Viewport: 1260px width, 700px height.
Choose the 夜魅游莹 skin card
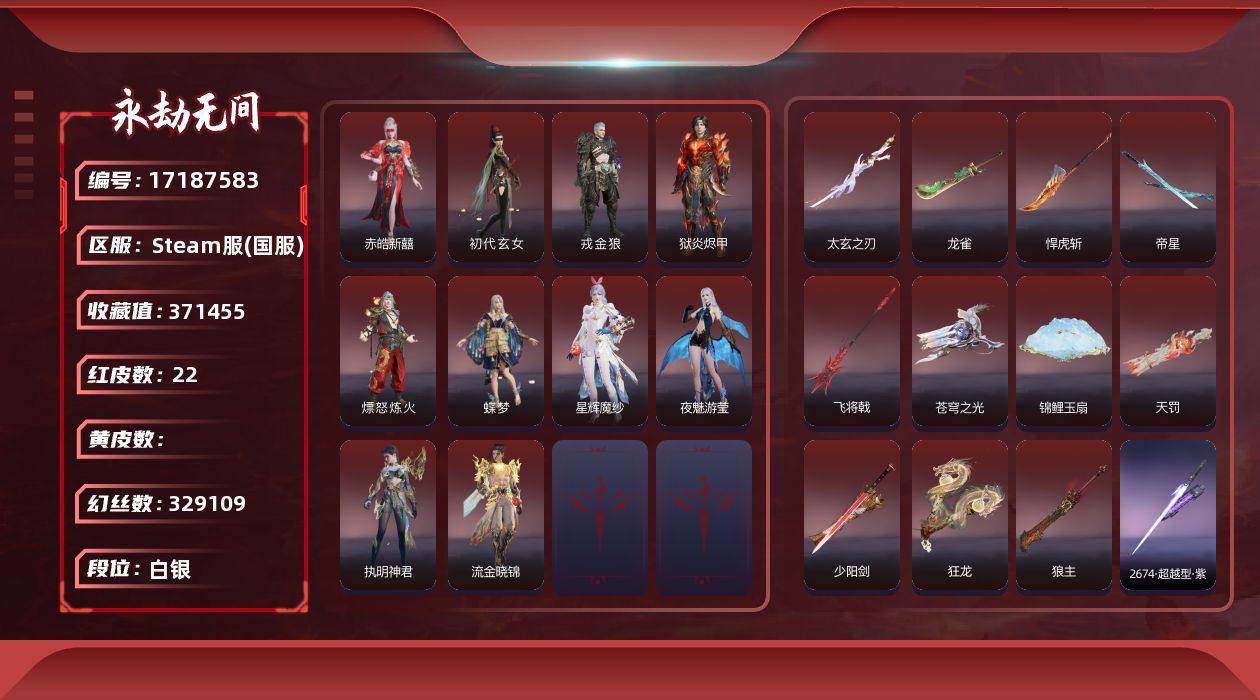tap(704, 351)
